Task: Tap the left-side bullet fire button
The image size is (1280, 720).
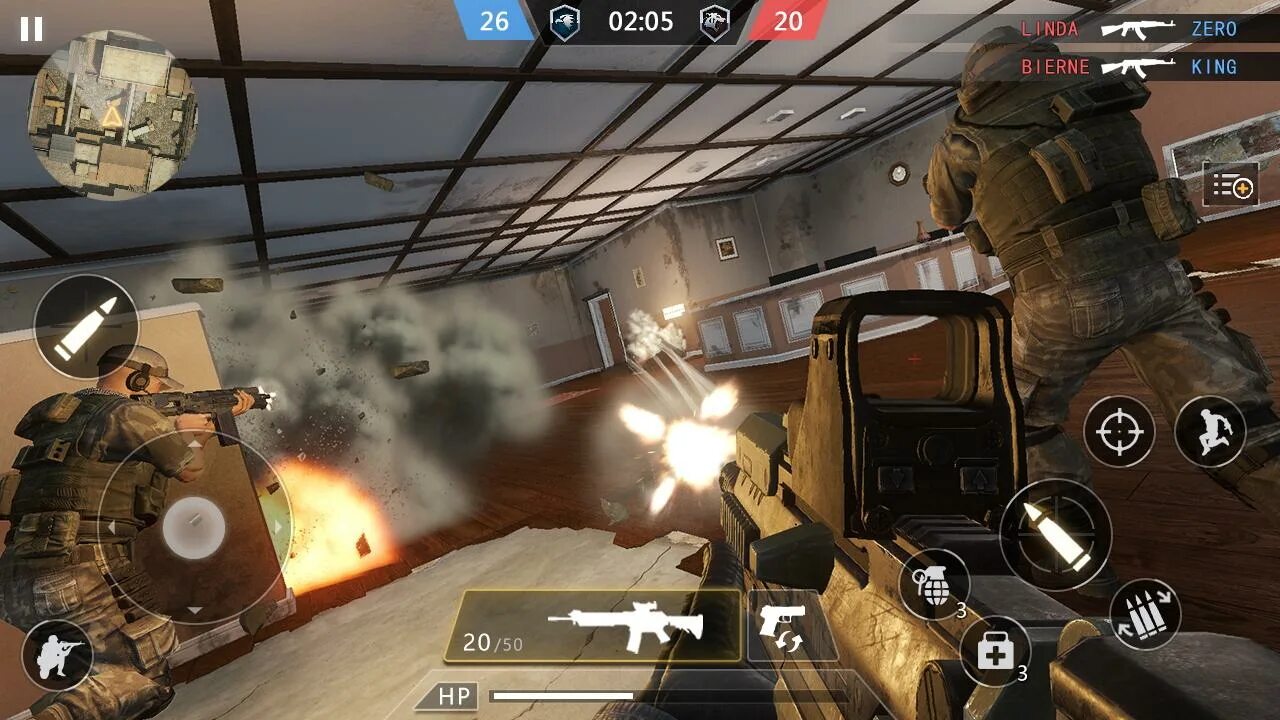Action: tap(86, 327)
